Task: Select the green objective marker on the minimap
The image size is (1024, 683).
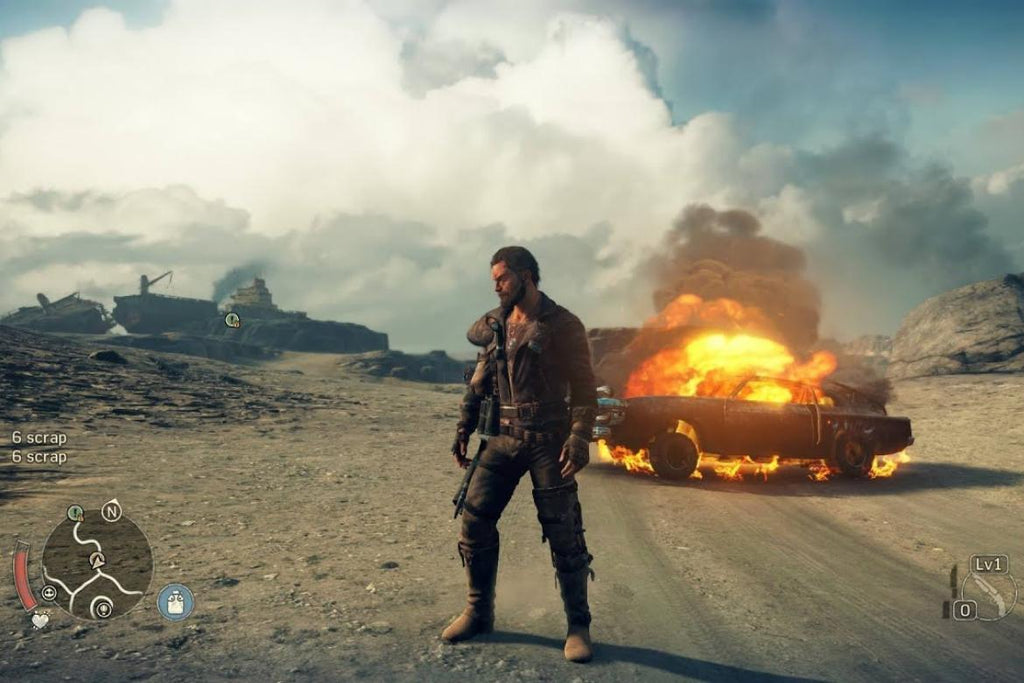Action: (x=75, y=513)
